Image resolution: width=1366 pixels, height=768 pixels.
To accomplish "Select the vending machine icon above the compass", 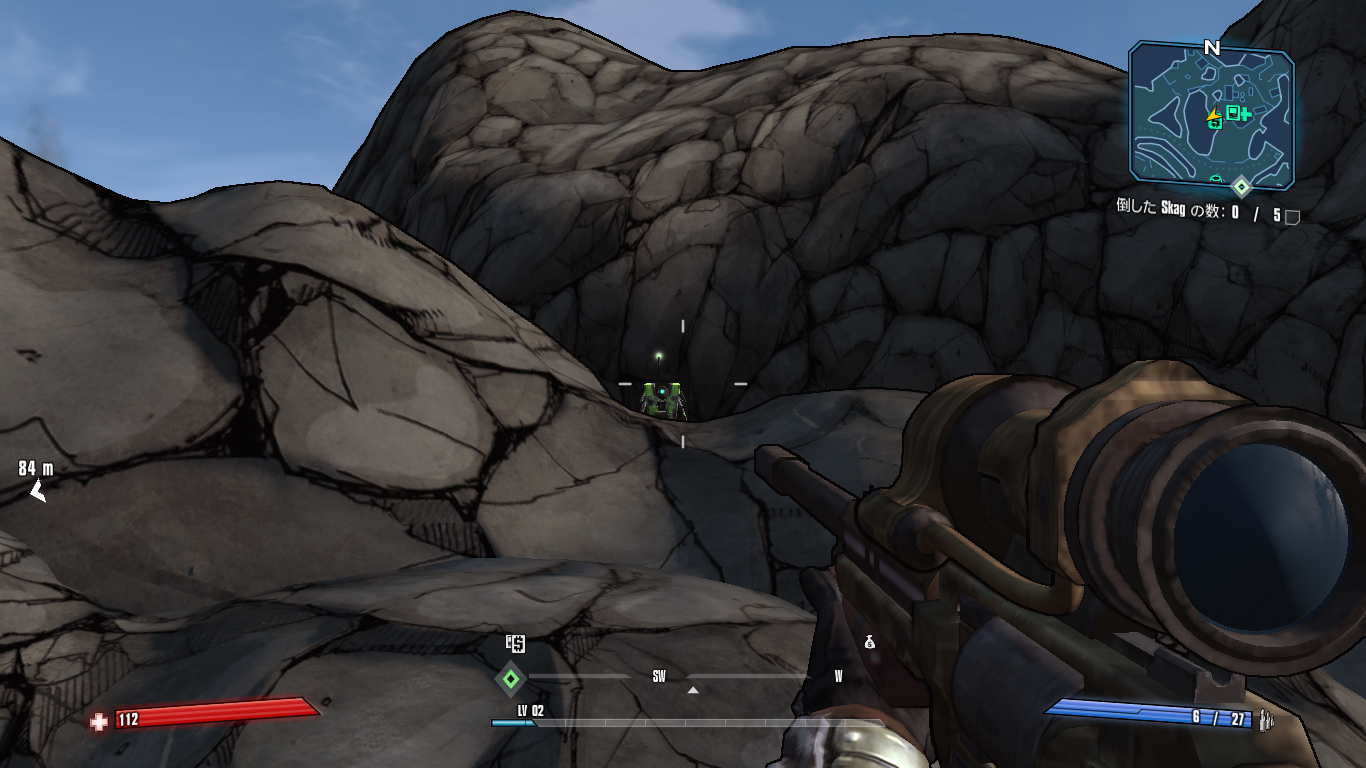I will pyautogui.click(x=515, y=644).
